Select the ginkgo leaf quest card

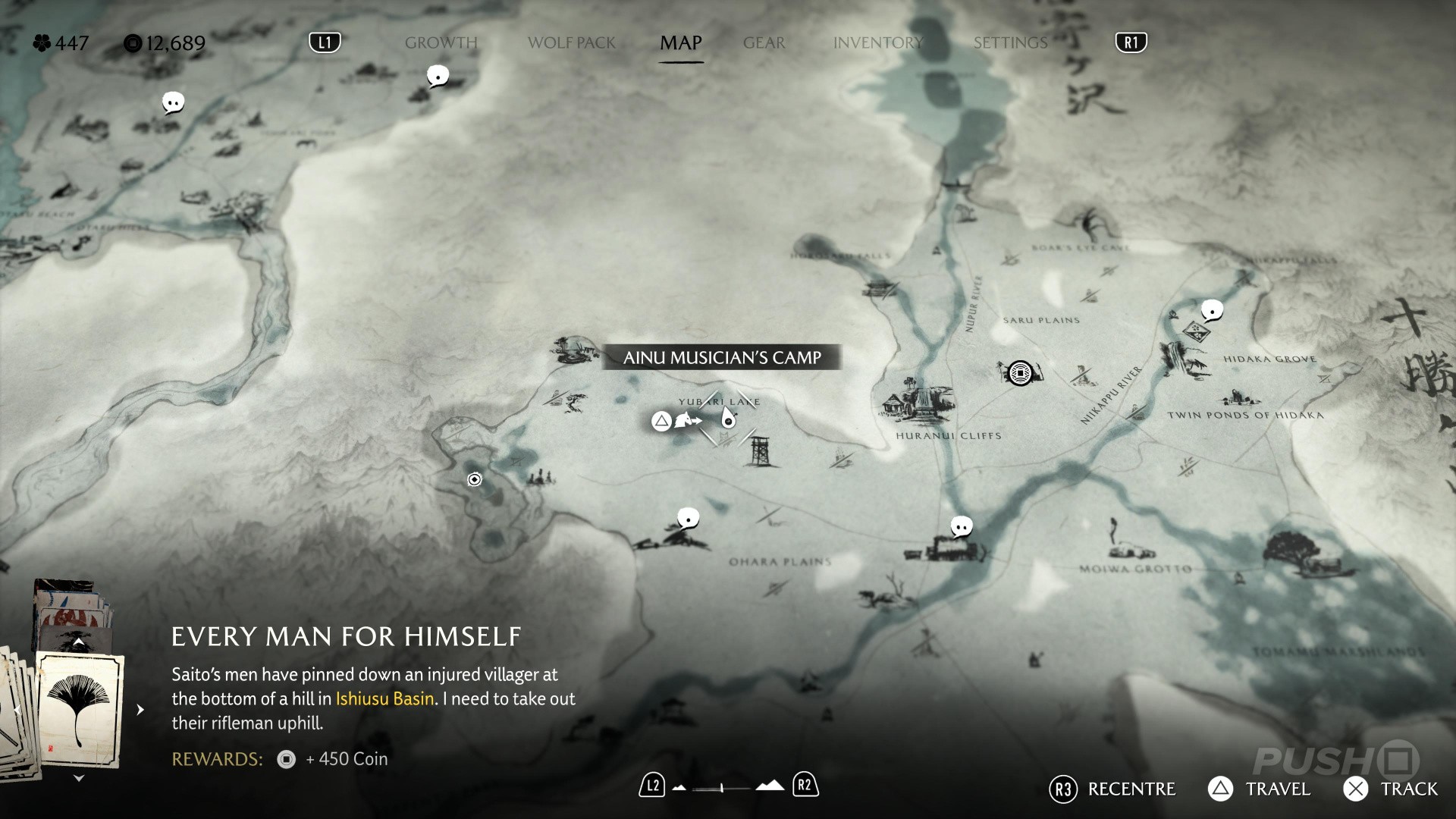click(x=80, y=709)
